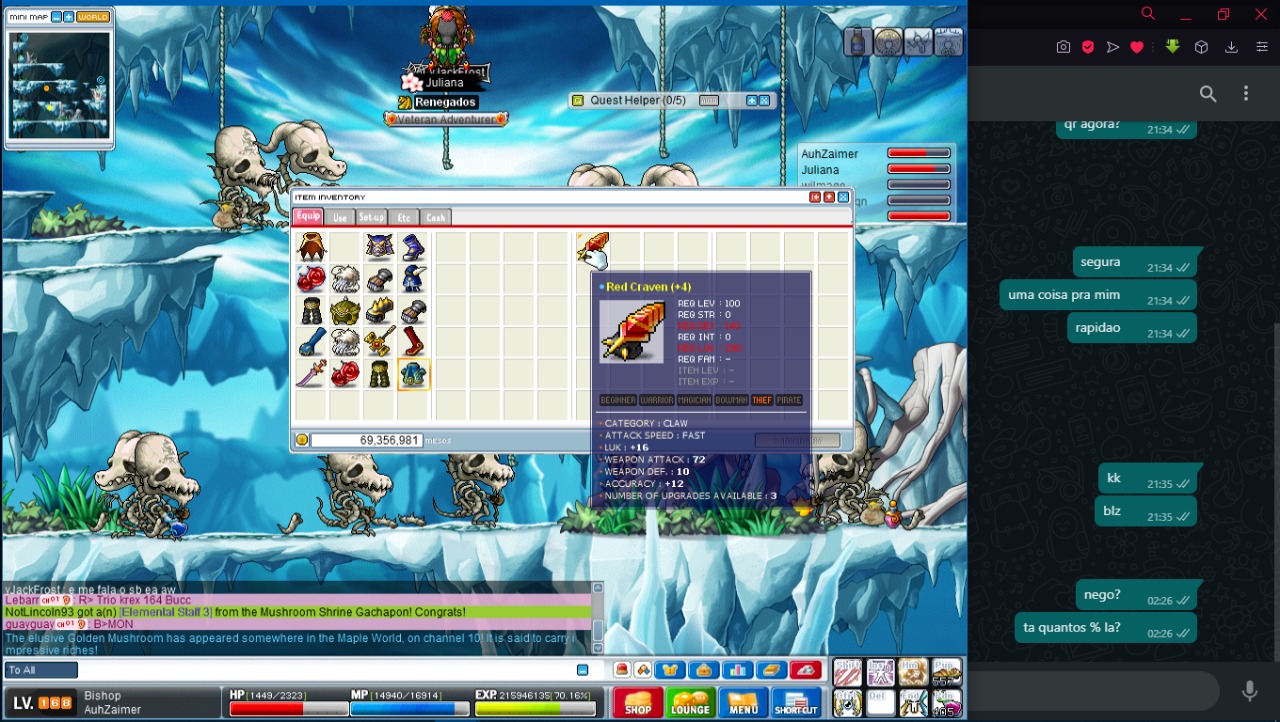Click the pink sword inventory item
The height and width of the screenshot is (722, 1280).
click(x=312, y=375)
